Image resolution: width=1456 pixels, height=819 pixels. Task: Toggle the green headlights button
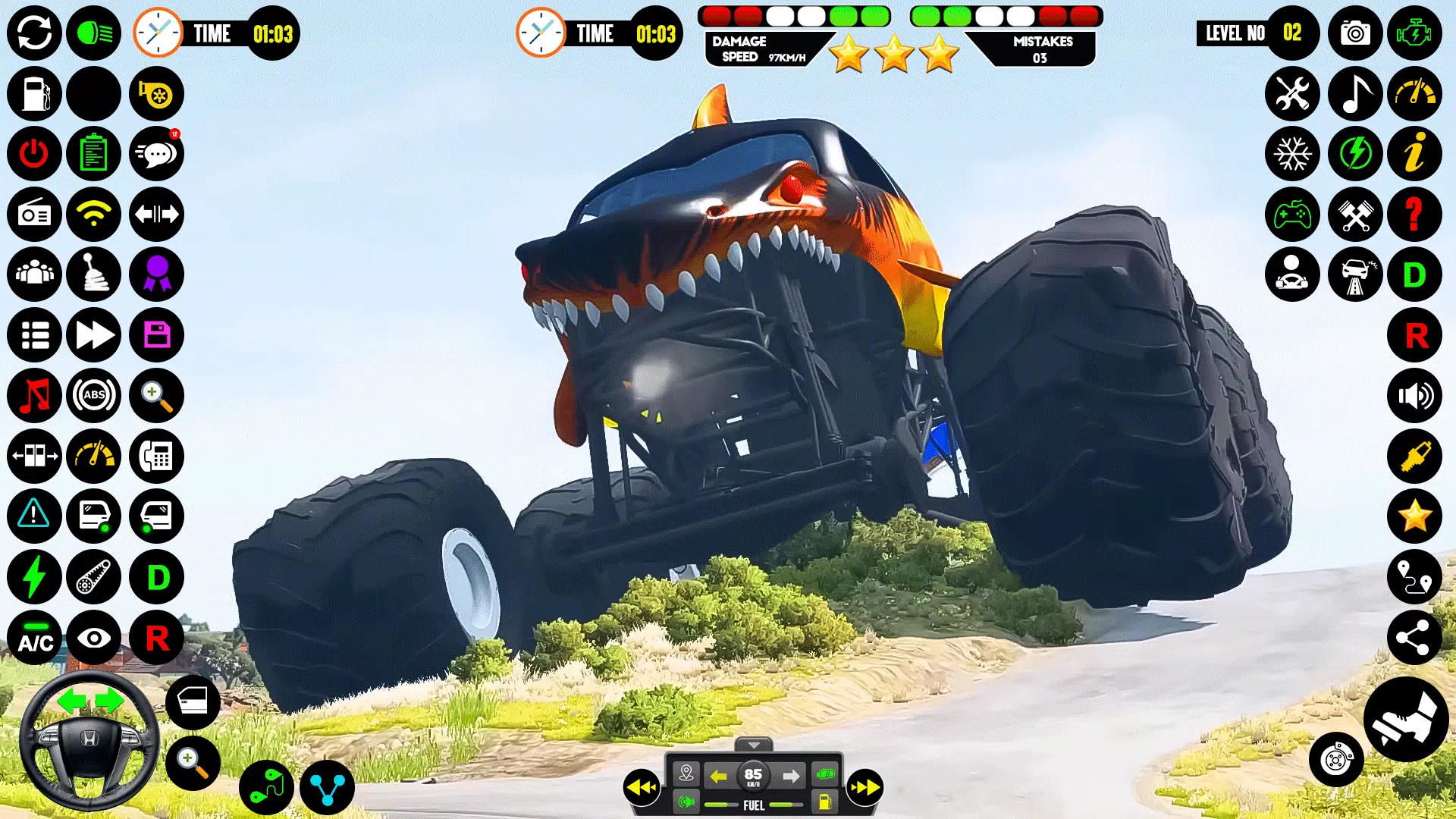(94, 33)
